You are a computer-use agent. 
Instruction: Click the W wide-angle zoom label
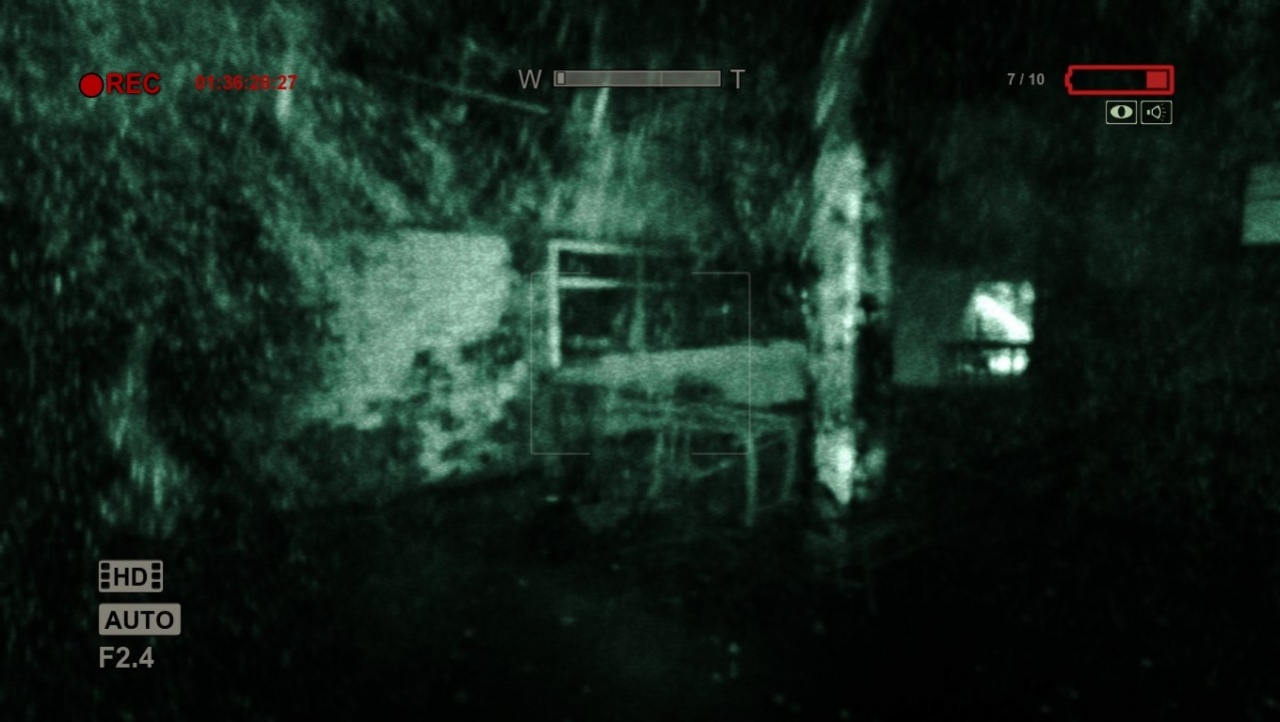pos(530,77)
